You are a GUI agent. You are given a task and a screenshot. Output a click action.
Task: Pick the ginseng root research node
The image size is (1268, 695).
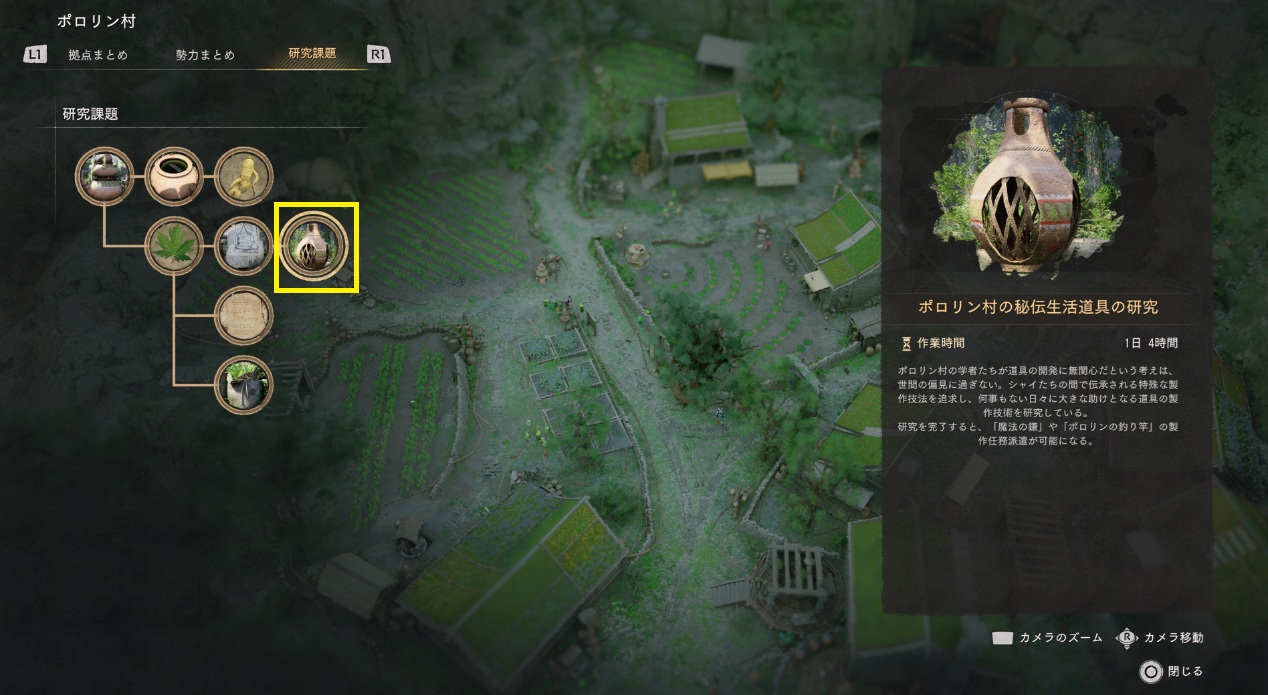coord(244,177)
